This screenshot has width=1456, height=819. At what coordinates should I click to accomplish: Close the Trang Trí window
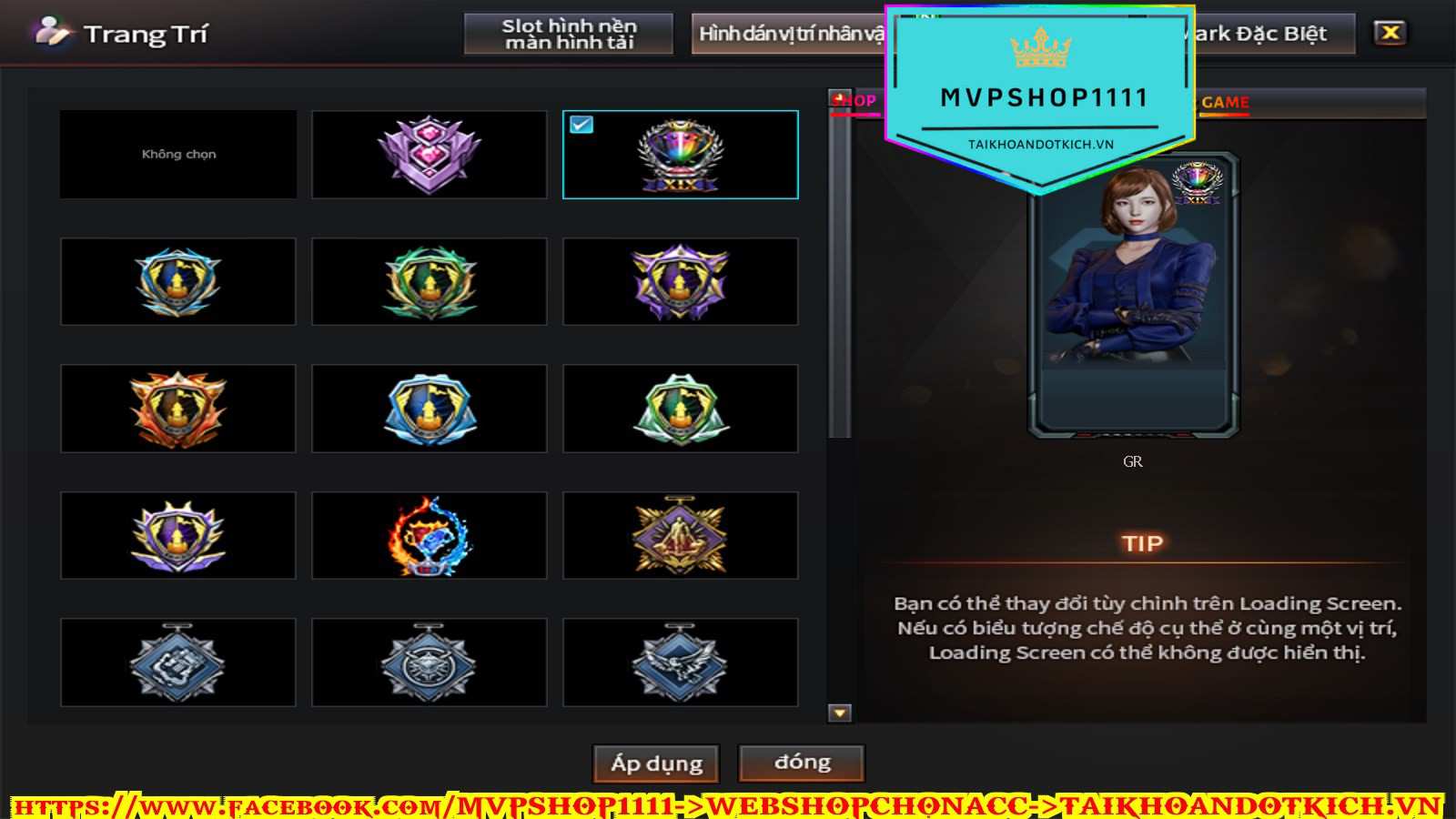[1390, 33]
